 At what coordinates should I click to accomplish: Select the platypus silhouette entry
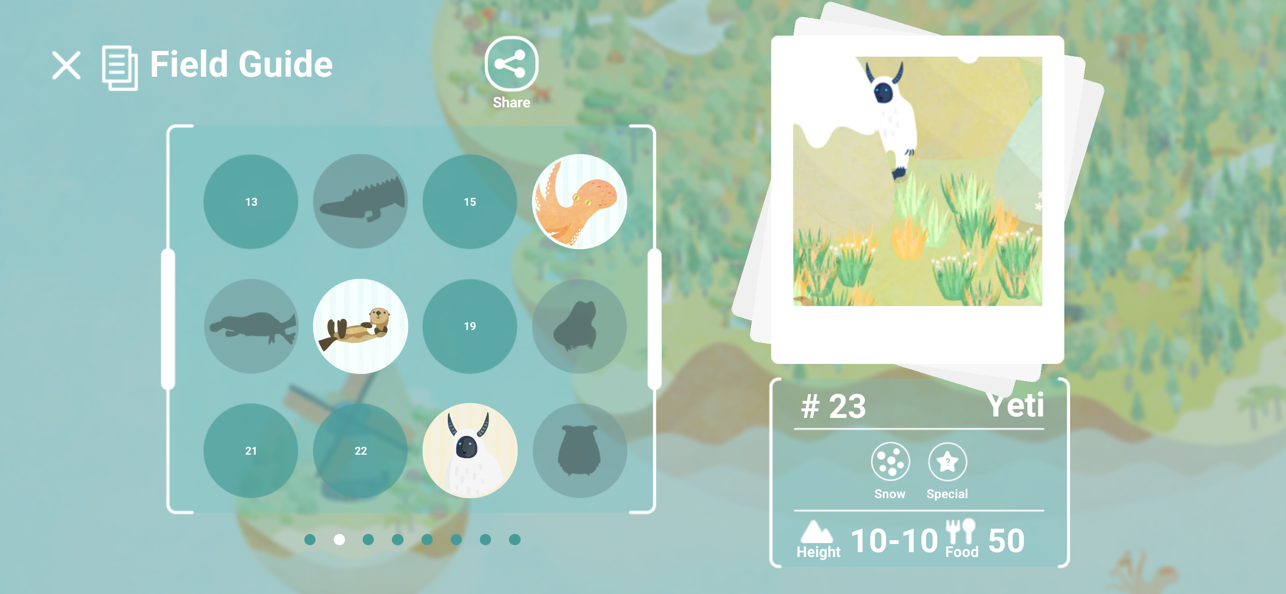pos(251,327)
